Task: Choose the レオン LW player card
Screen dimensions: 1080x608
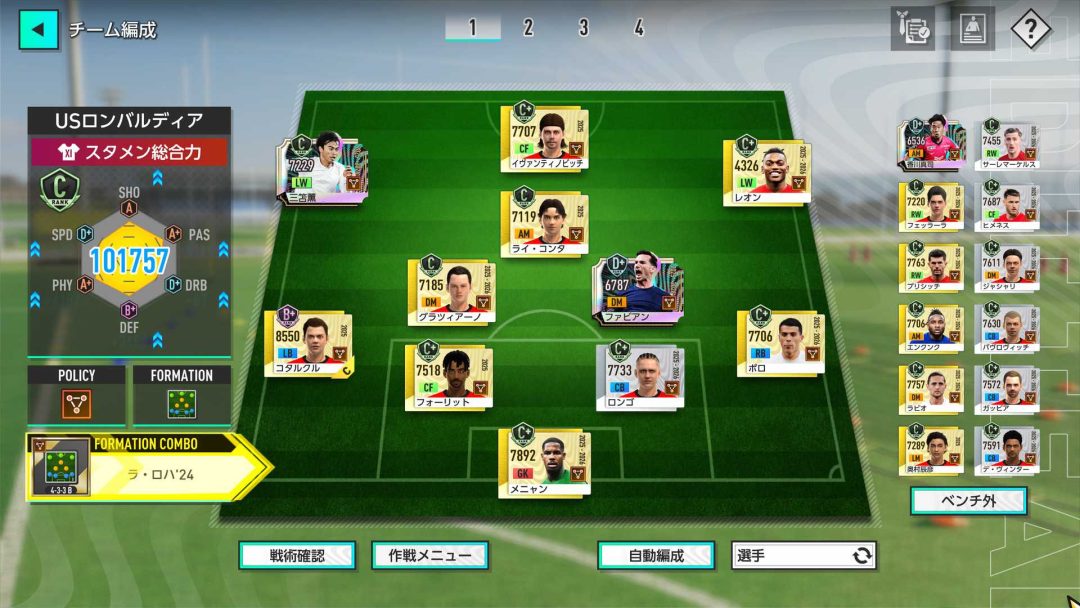Action: pyautogui.click(x=767, y=170)
